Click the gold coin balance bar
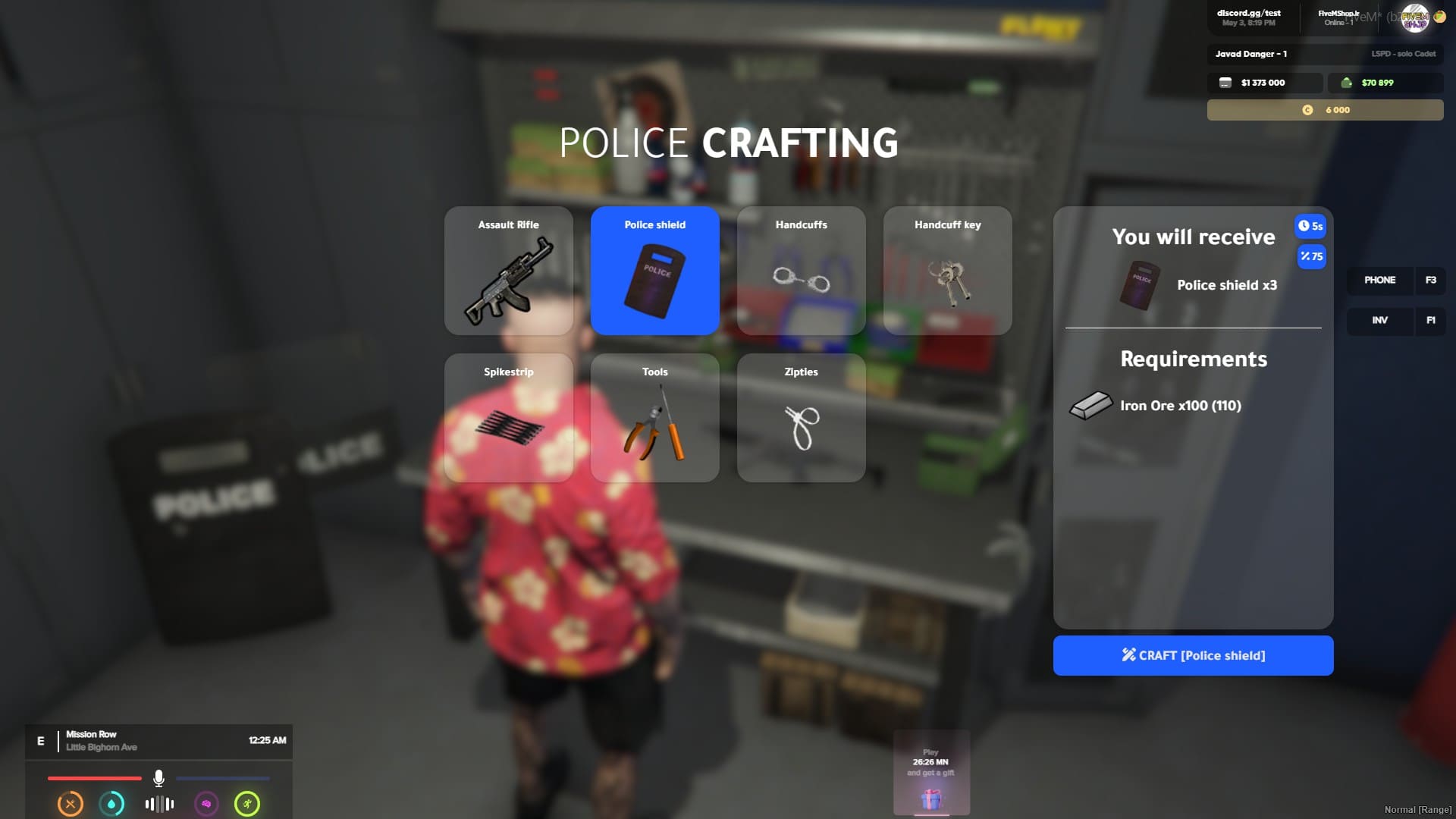Image resolution: width=1456 pixels, height=819 pixels. (1325, 110)
